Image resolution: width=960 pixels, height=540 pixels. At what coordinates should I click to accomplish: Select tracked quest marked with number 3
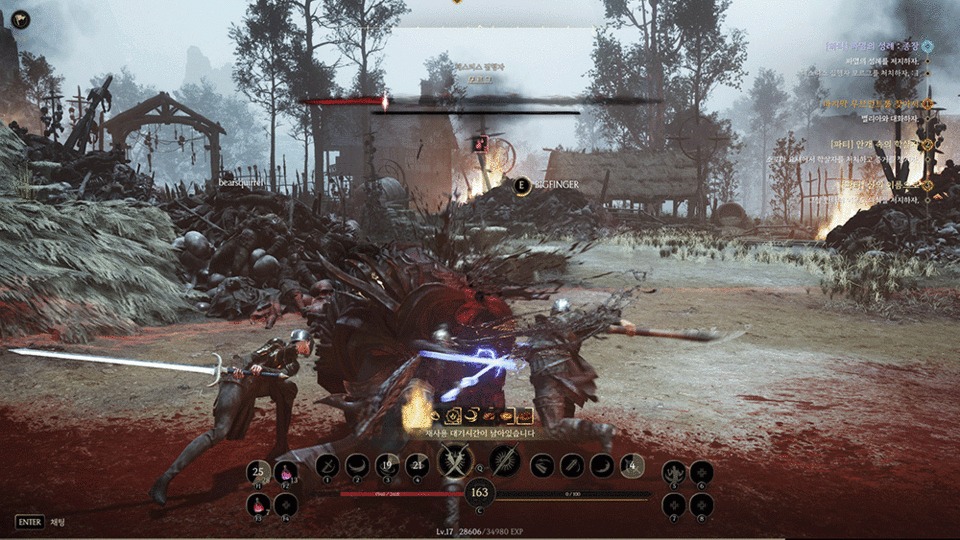click(880, 185)
